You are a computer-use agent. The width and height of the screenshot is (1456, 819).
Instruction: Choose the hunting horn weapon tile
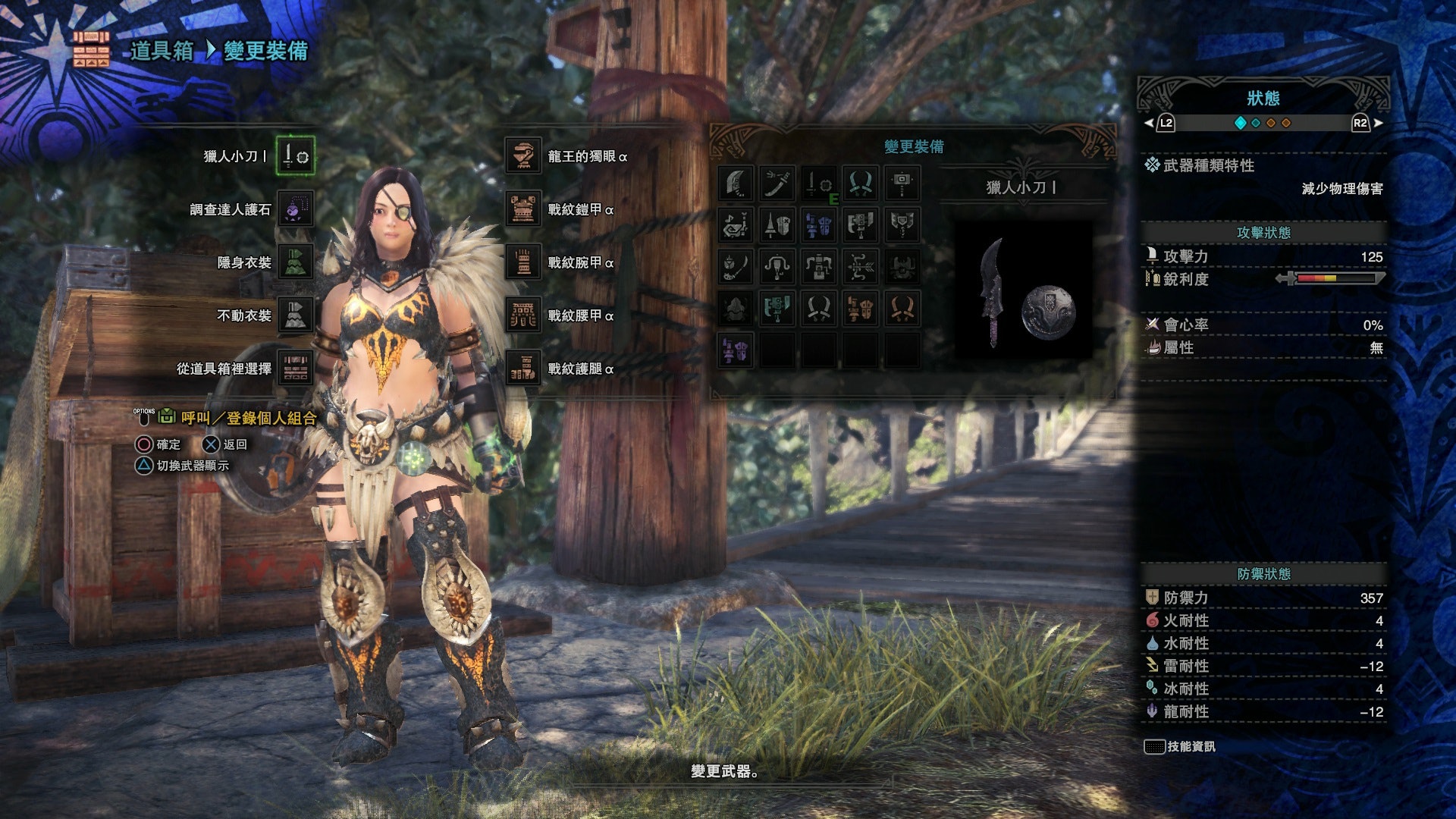pyautogui.click(x=736, y=225)
